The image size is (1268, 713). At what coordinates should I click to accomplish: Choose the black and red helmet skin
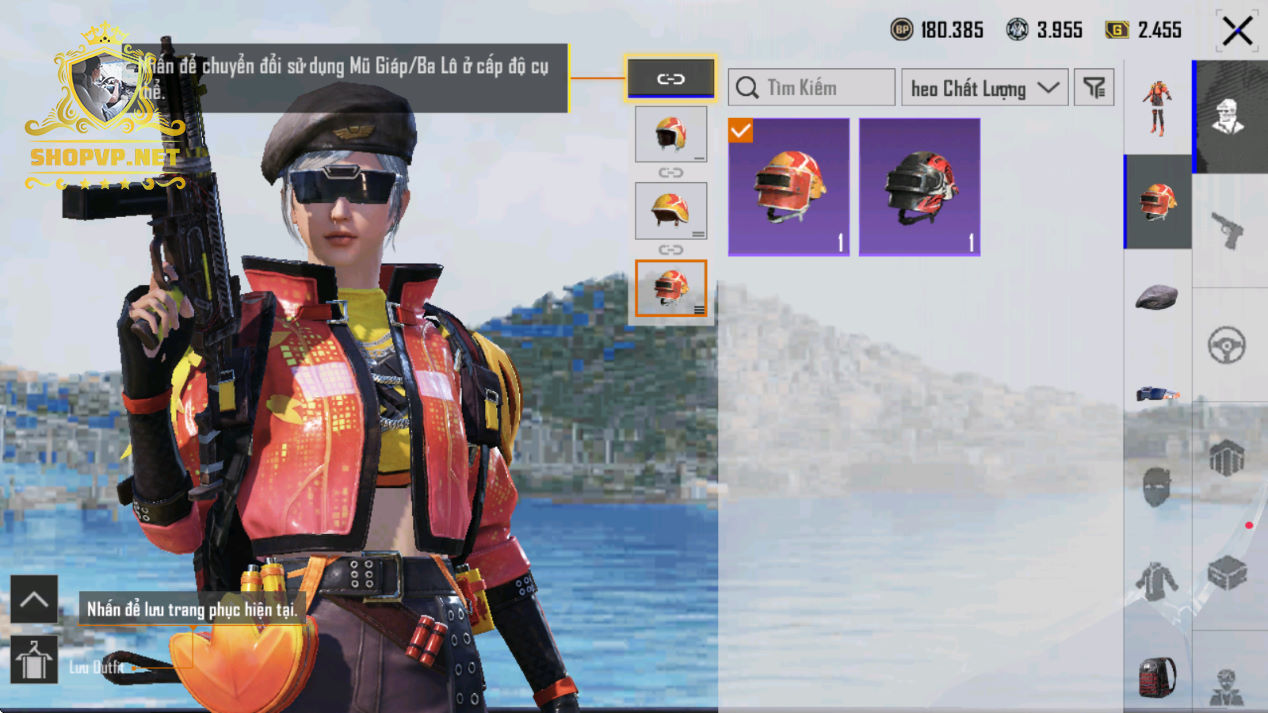(x=919, y=187)
